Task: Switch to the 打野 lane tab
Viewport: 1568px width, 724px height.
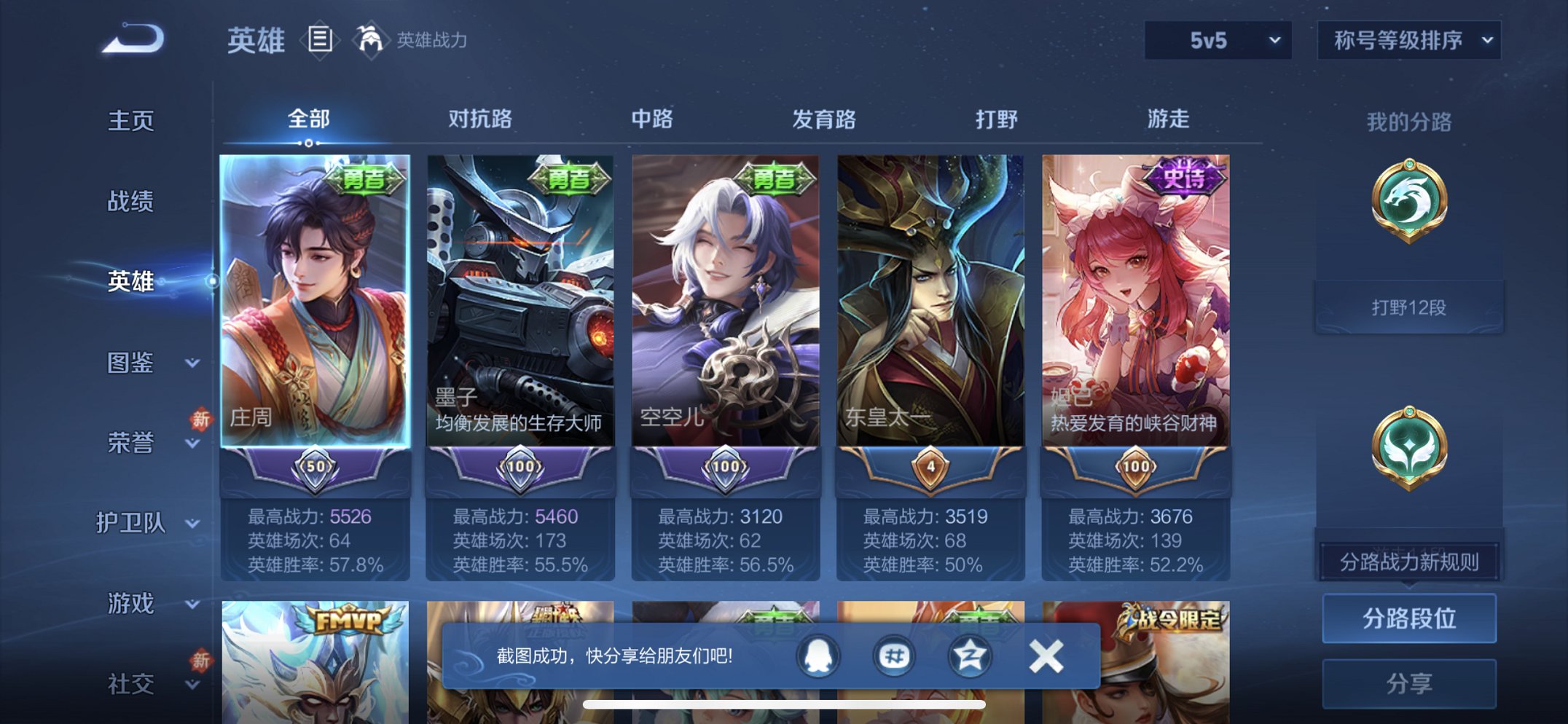Action: [998, 120]
